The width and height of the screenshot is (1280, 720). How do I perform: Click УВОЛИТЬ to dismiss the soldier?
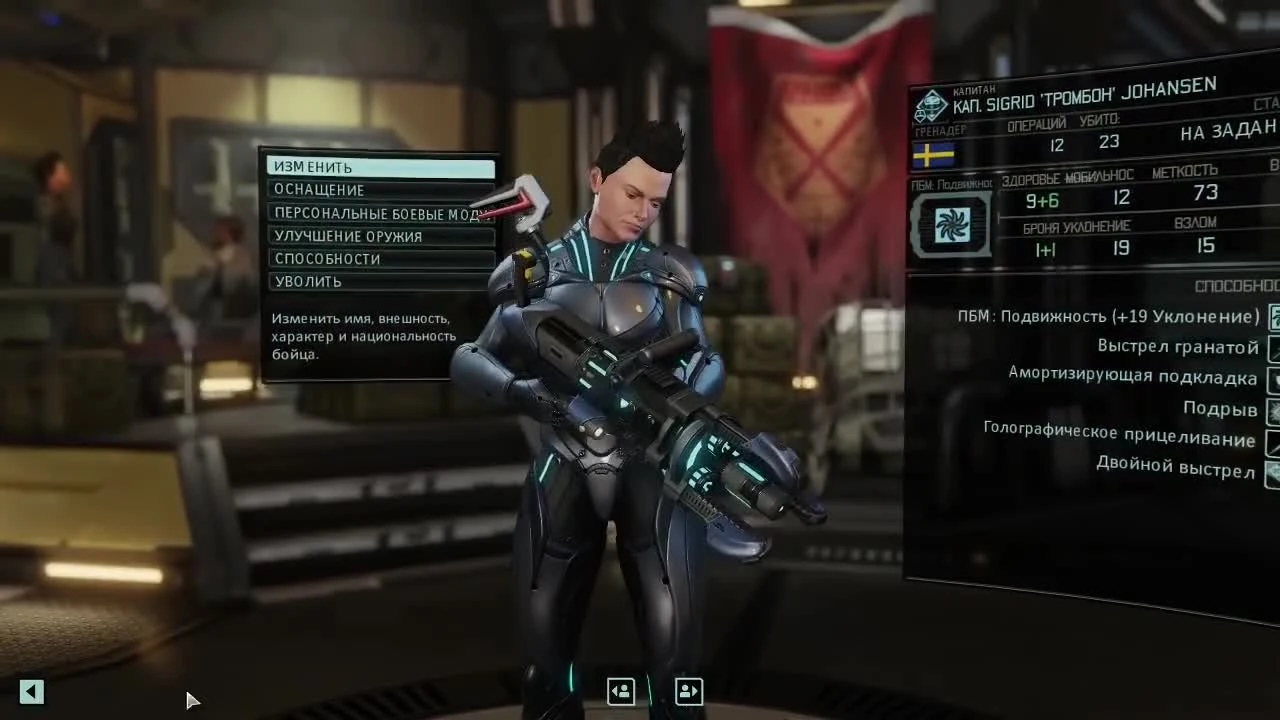pos(379,280)
